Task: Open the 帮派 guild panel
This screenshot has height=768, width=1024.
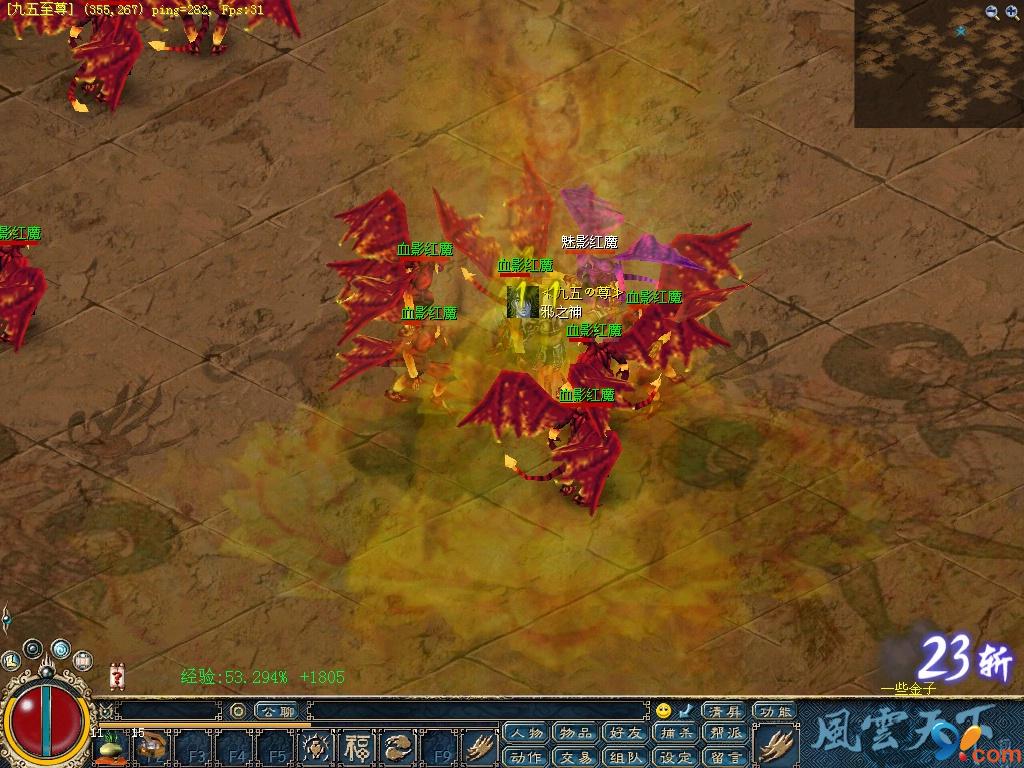Action: point(725,734)
